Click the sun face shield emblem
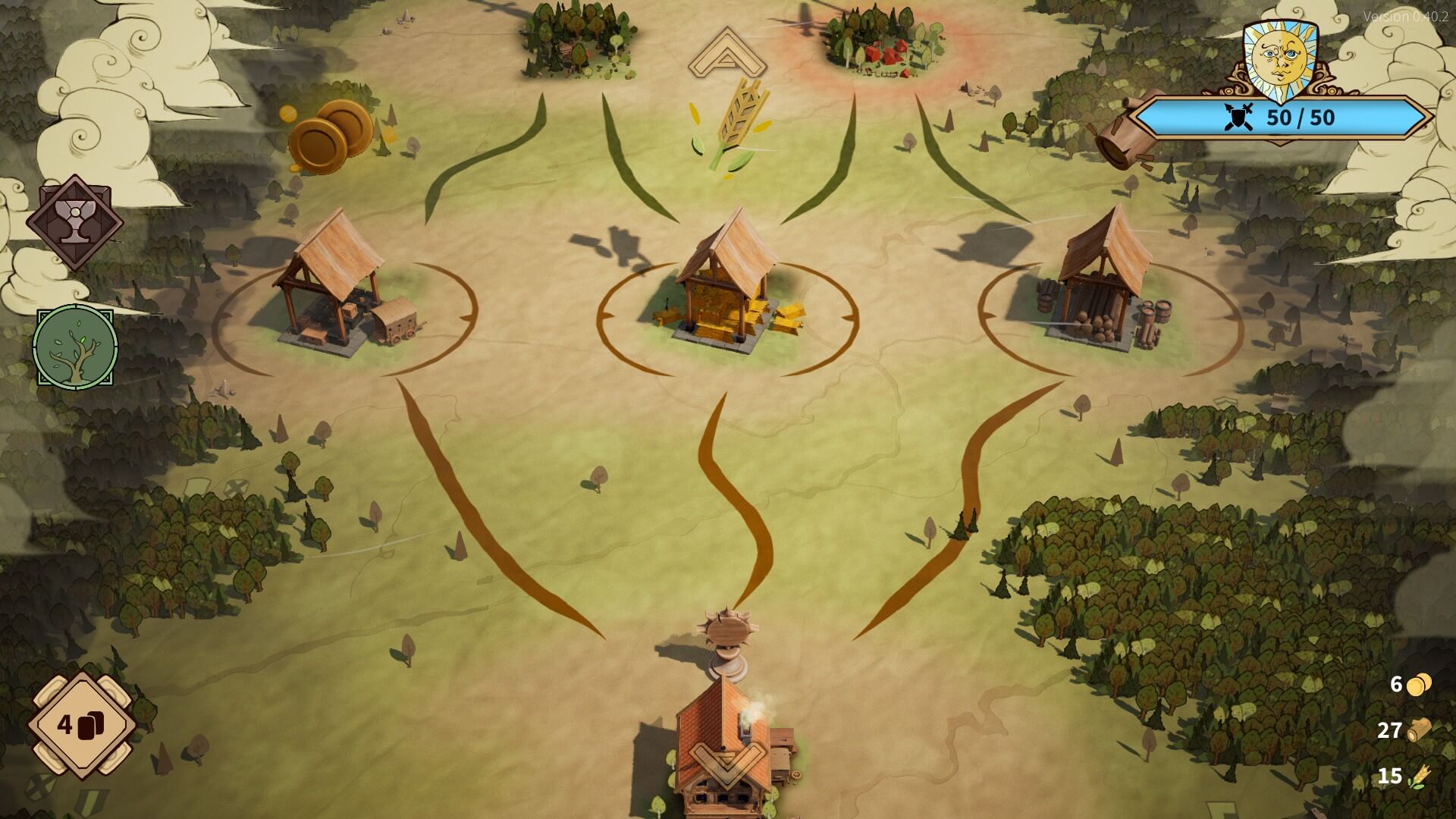This screenshot has width=1456, height=819. (1281, 57)
